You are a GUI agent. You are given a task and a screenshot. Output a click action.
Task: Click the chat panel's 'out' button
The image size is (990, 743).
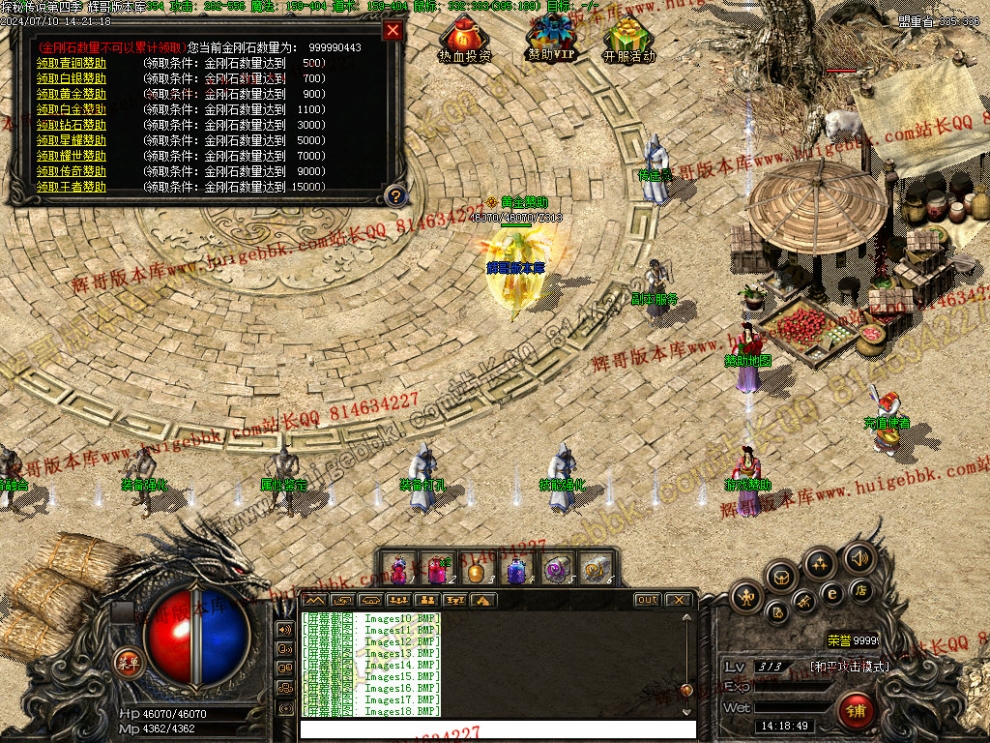click(647, 600)
